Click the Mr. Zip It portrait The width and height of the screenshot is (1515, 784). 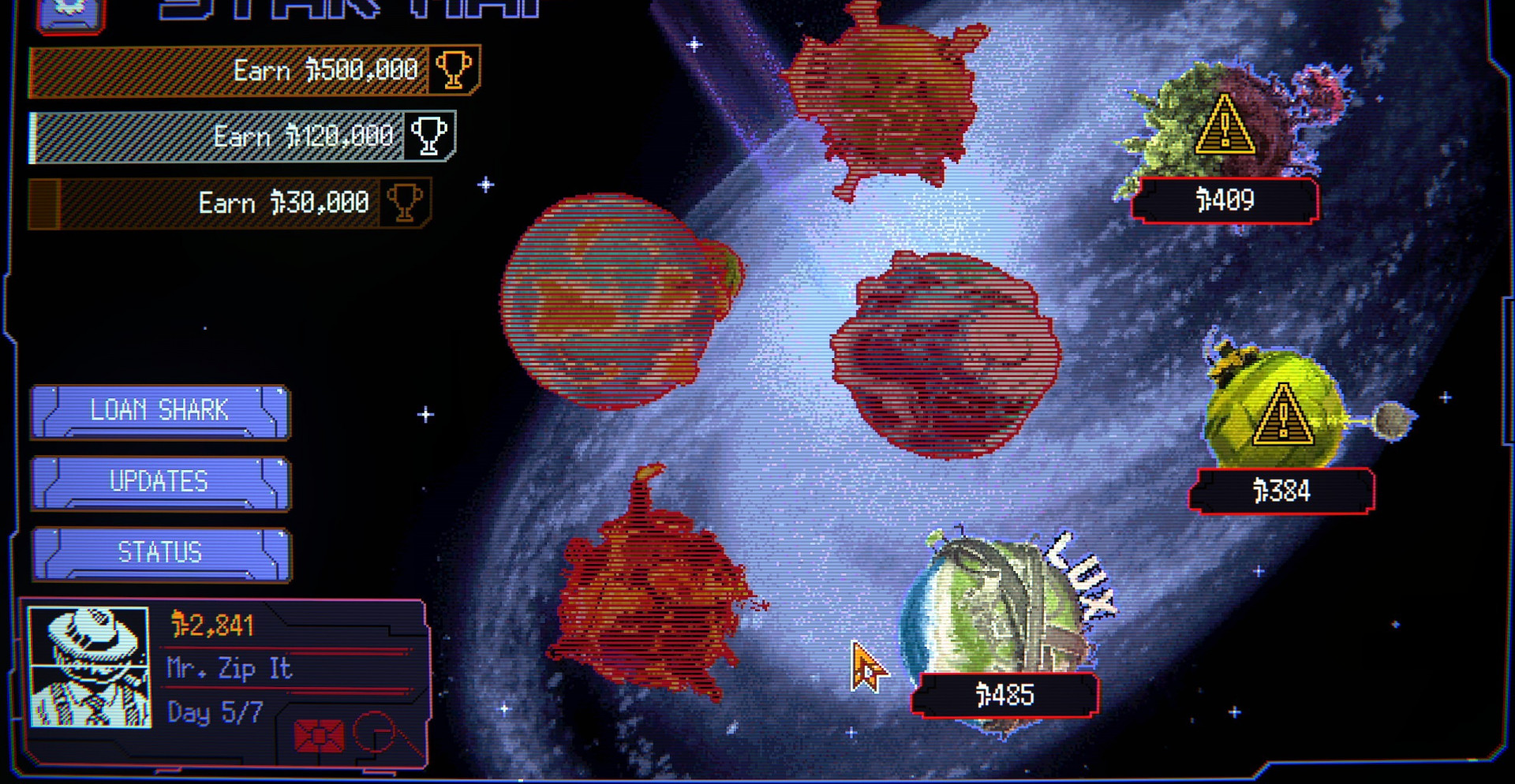89,666
